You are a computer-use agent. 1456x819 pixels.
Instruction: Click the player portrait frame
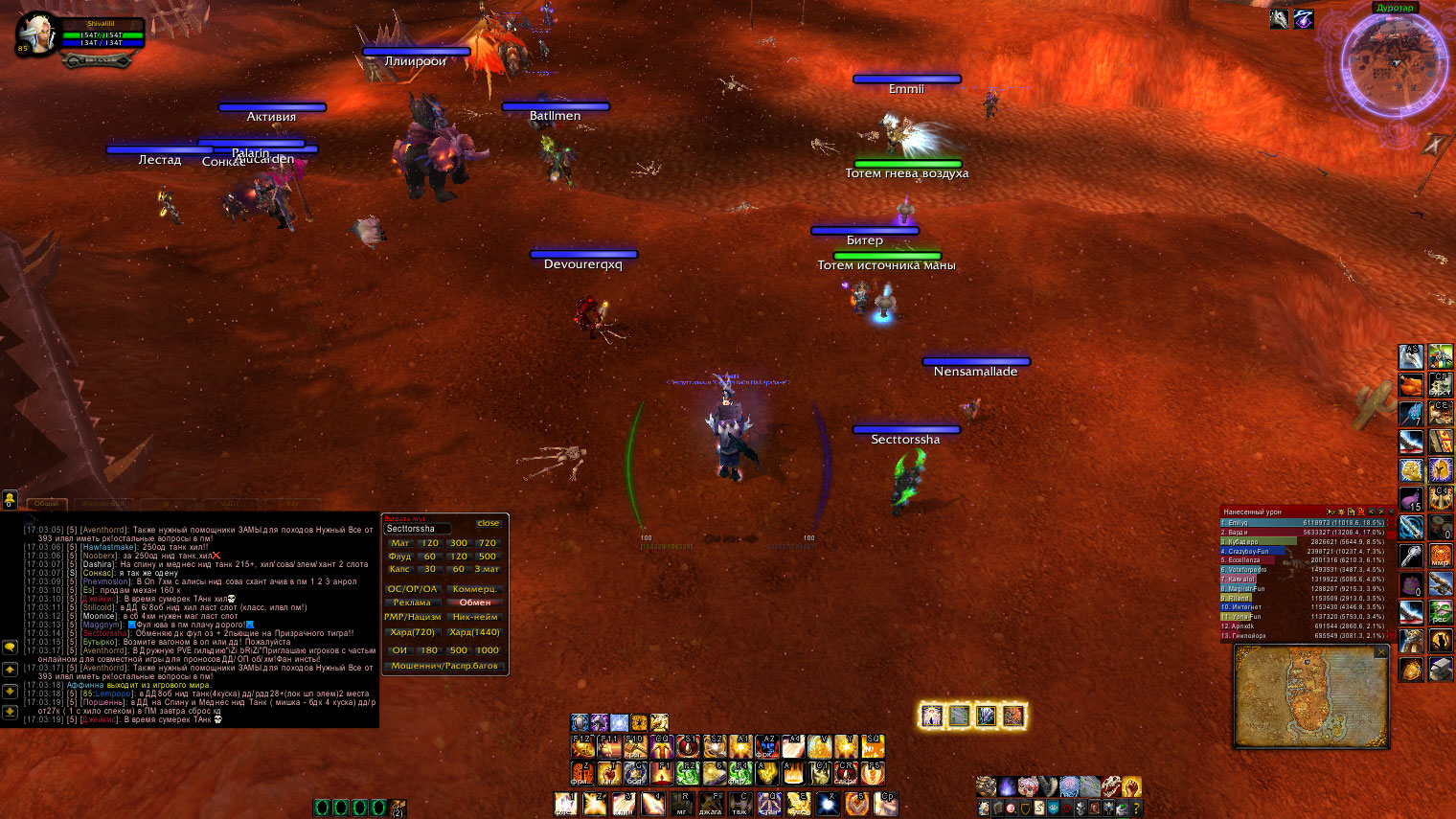(x=36, y=34)
